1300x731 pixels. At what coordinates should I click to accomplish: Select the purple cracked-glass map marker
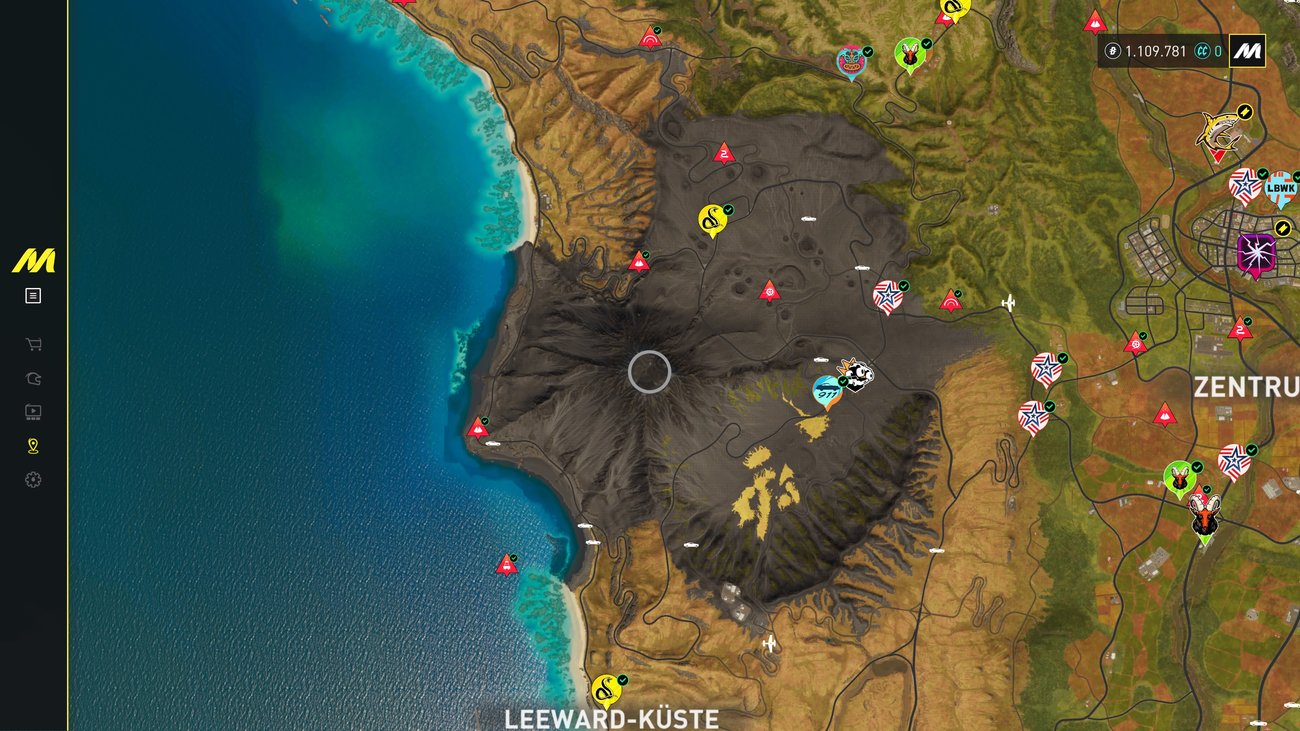pyautogui.click(x=1255, y=253)
